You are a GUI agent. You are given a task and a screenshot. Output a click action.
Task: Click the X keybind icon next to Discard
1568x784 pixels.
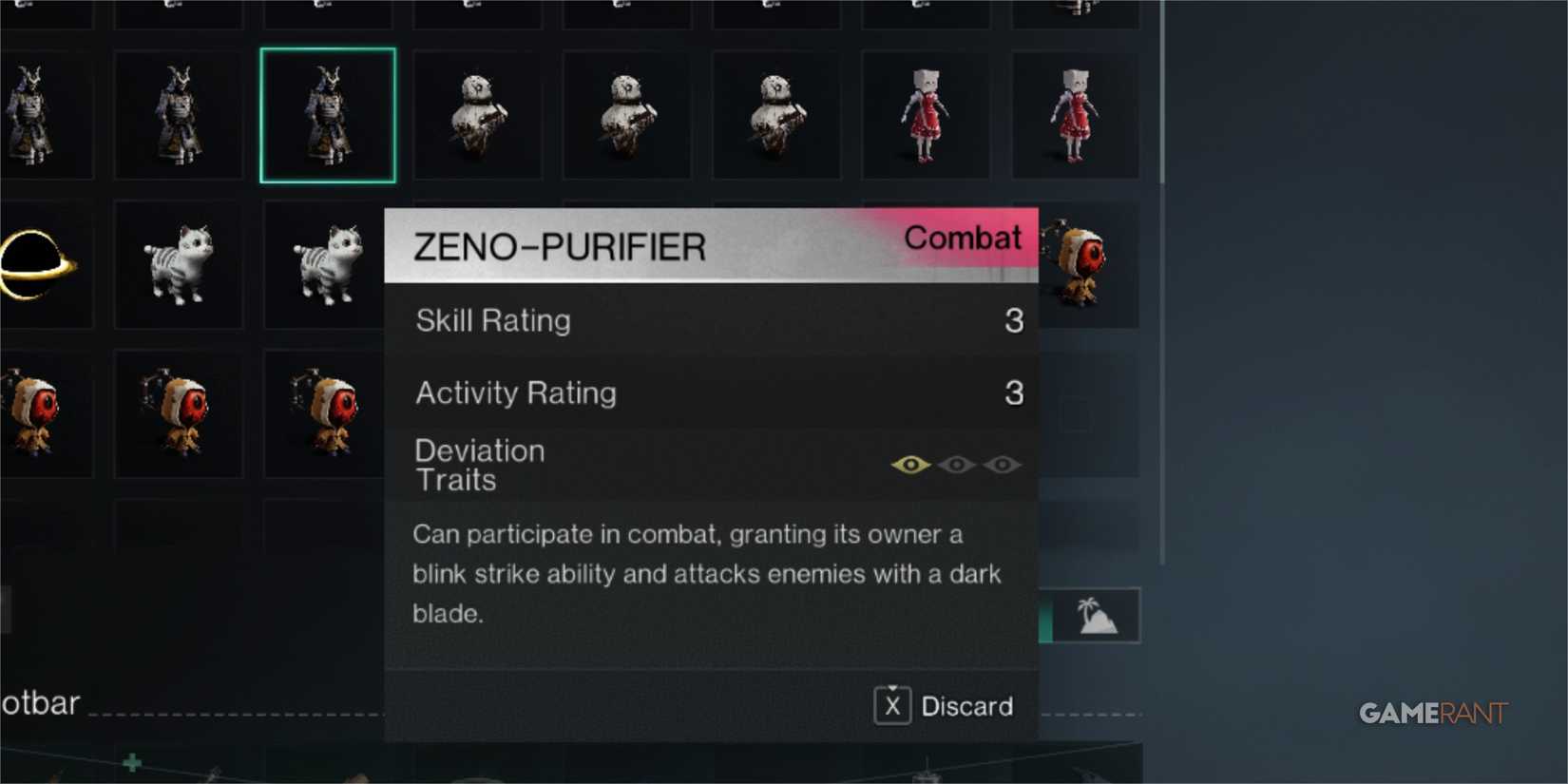891,706
